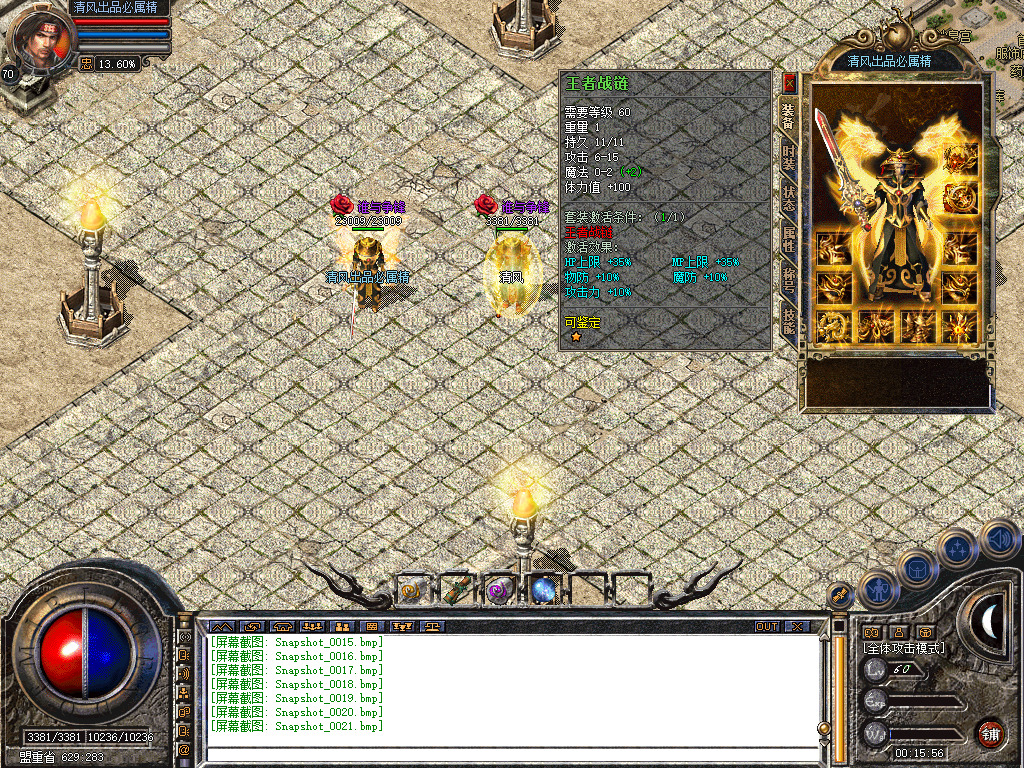Select the purple swirl hotbar item
The height and width of the screenshot is (768, 1024).
(499, 591)
